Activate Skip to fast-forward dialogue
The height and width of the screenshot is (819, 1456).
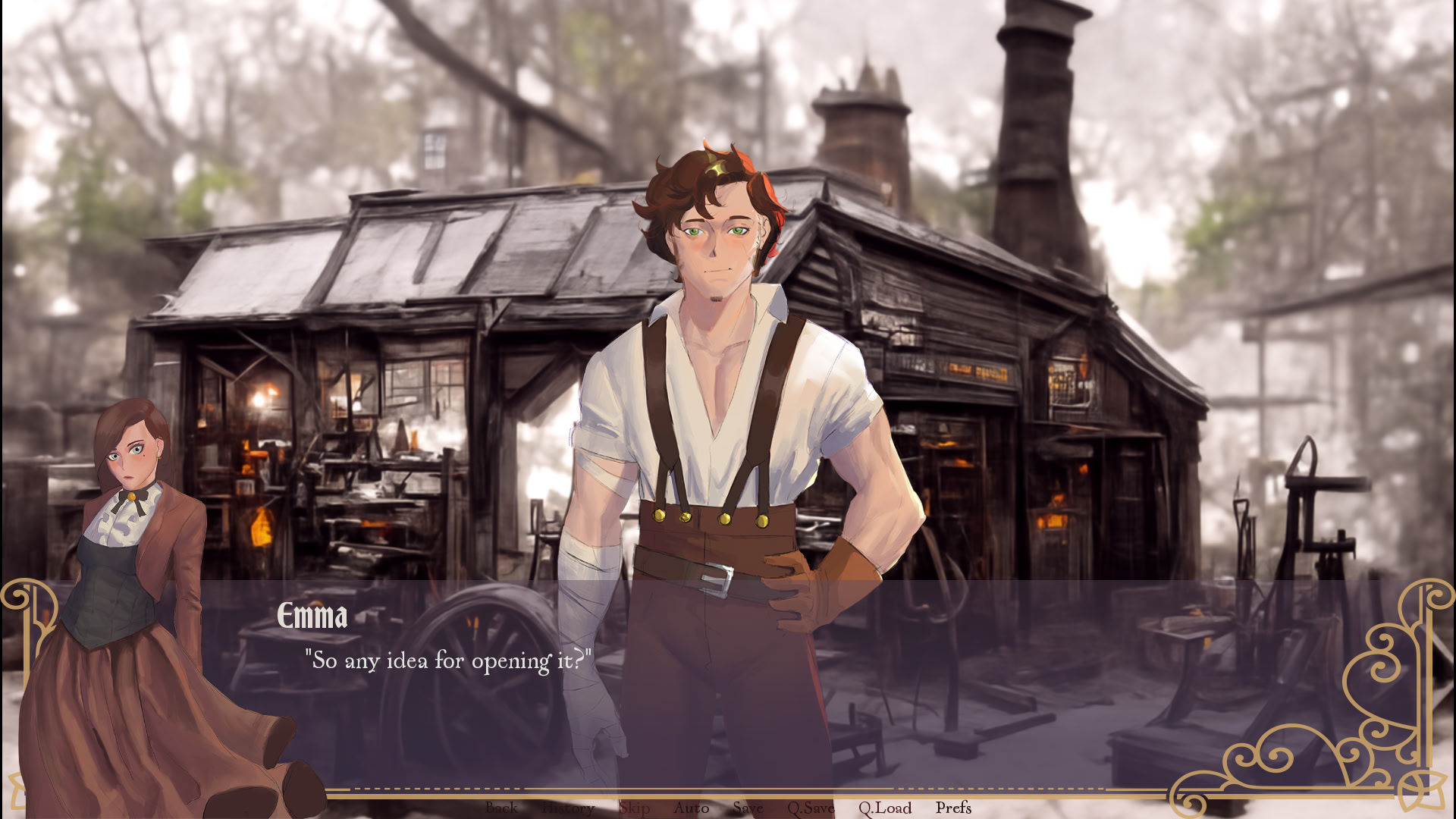click(x=634, y=808)
